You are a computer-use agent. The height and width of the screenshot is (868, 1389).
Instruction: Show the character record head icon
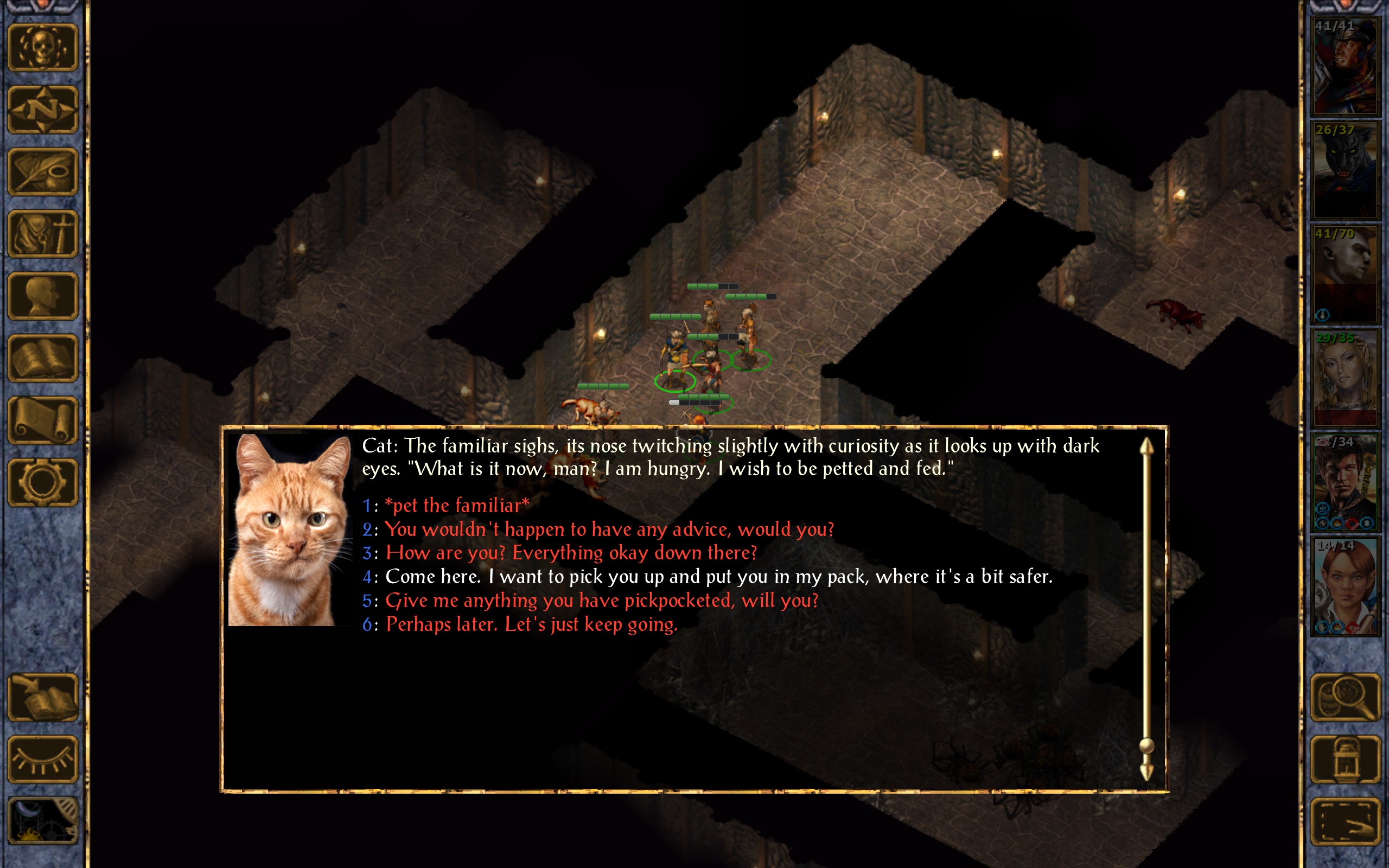click(42, 296)
